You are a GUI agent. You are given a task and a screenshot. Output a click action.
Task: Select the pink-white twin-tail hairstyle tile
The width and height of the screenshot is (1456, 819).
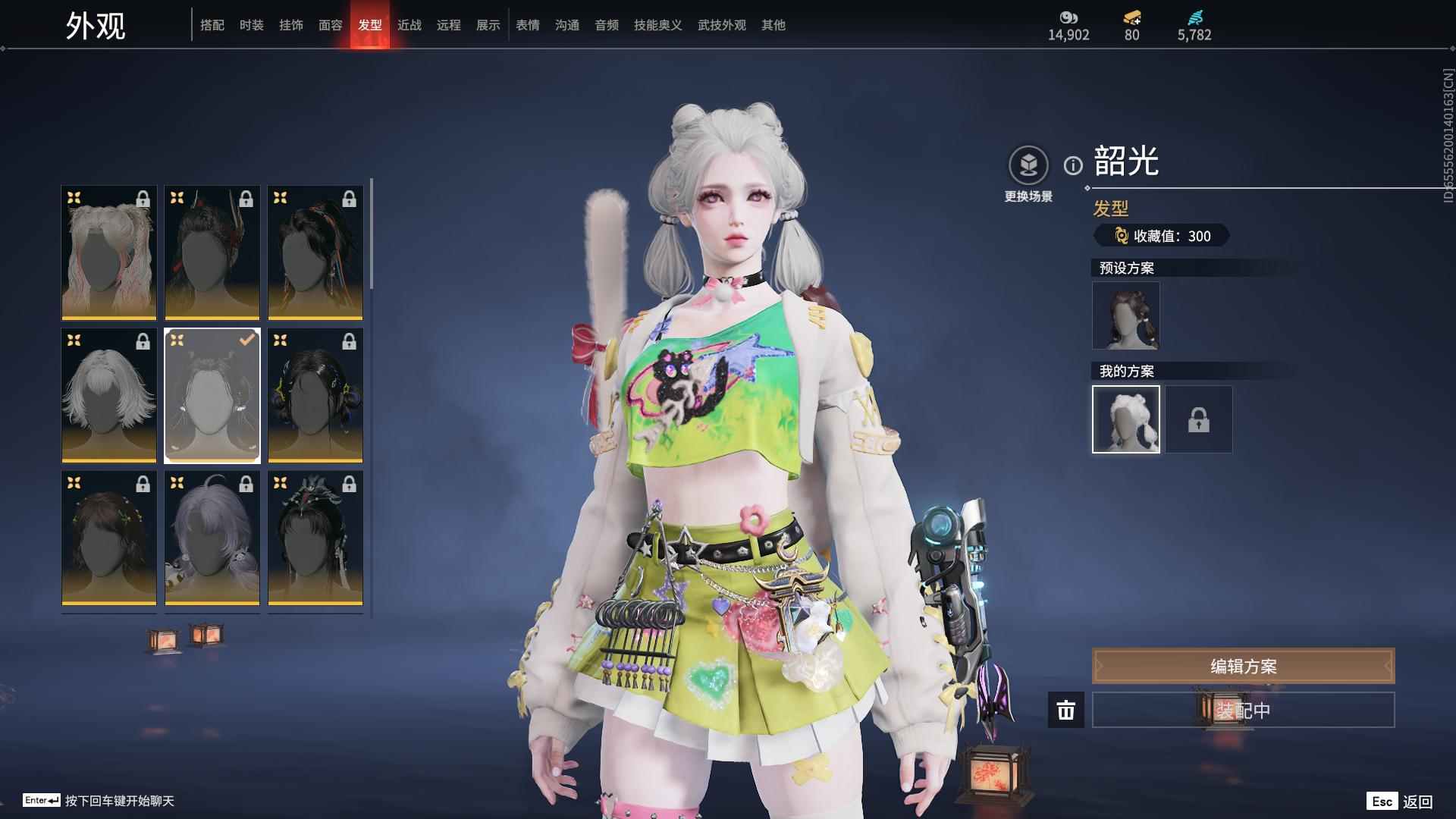tap(109, 253)
